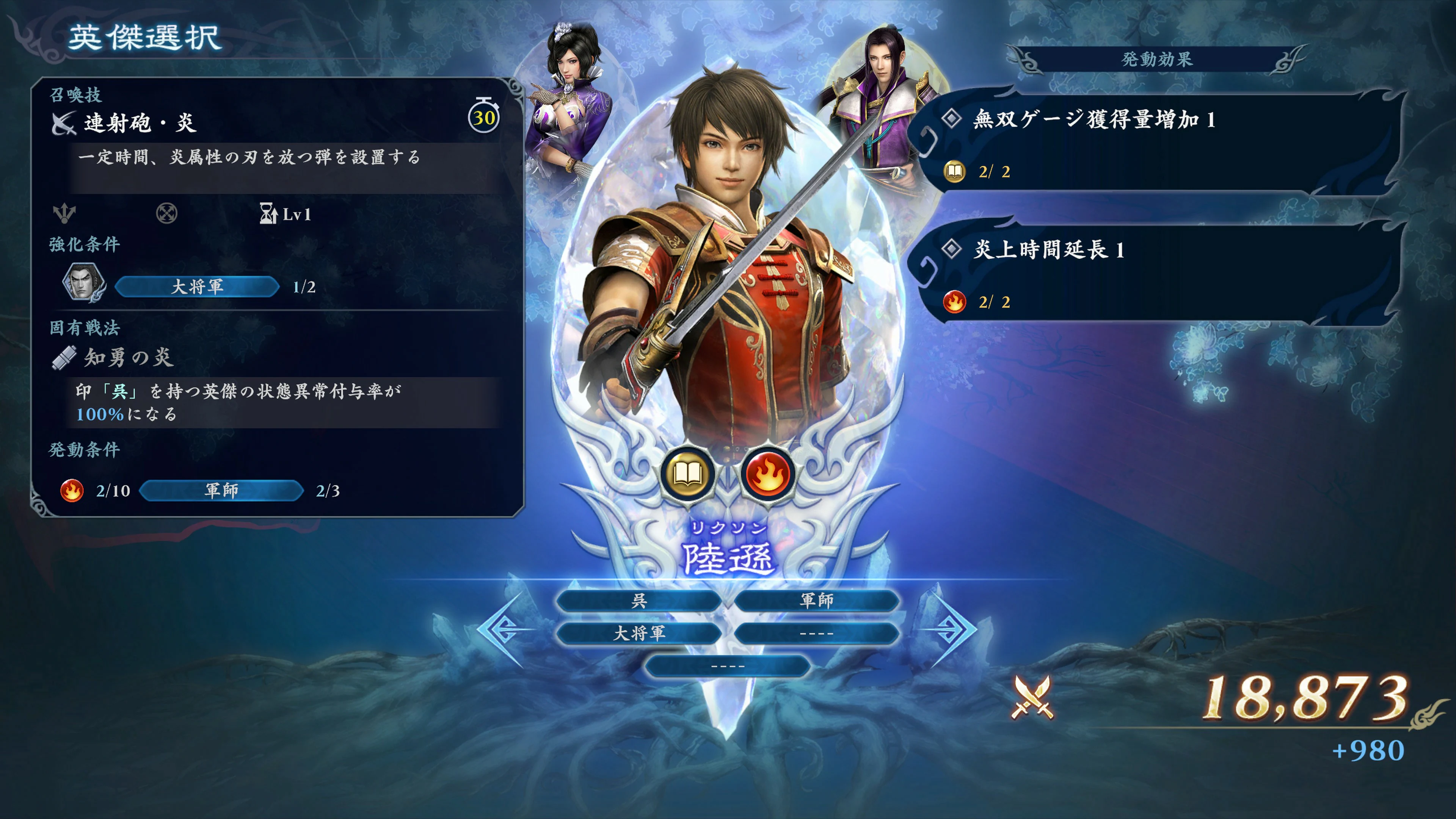Expand the empty ---- trait slot
The width and height of the screenshot is (1456, 819).
728,666
